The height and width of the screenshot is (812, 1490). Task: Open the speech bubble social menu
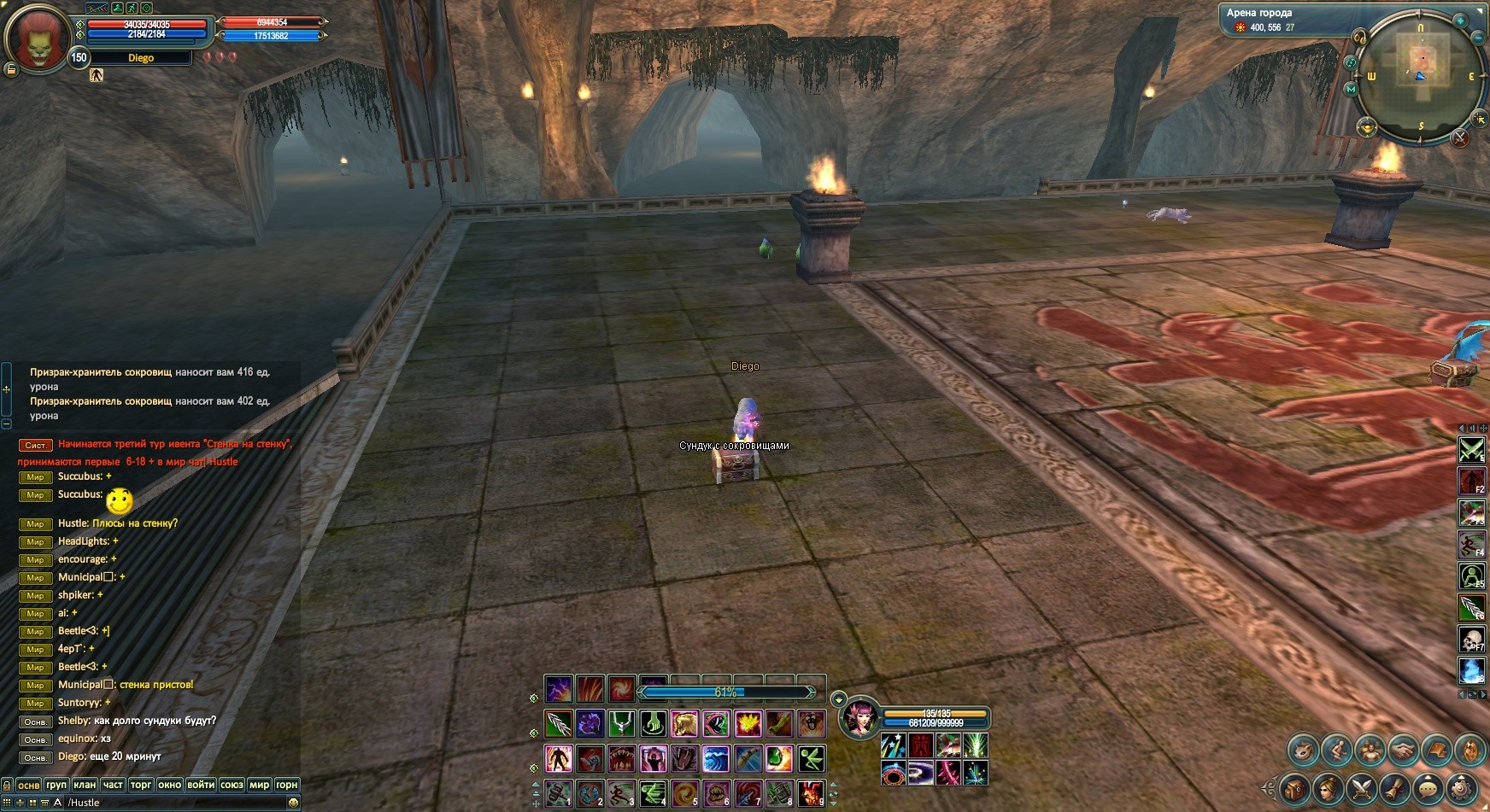(1428, 788)
